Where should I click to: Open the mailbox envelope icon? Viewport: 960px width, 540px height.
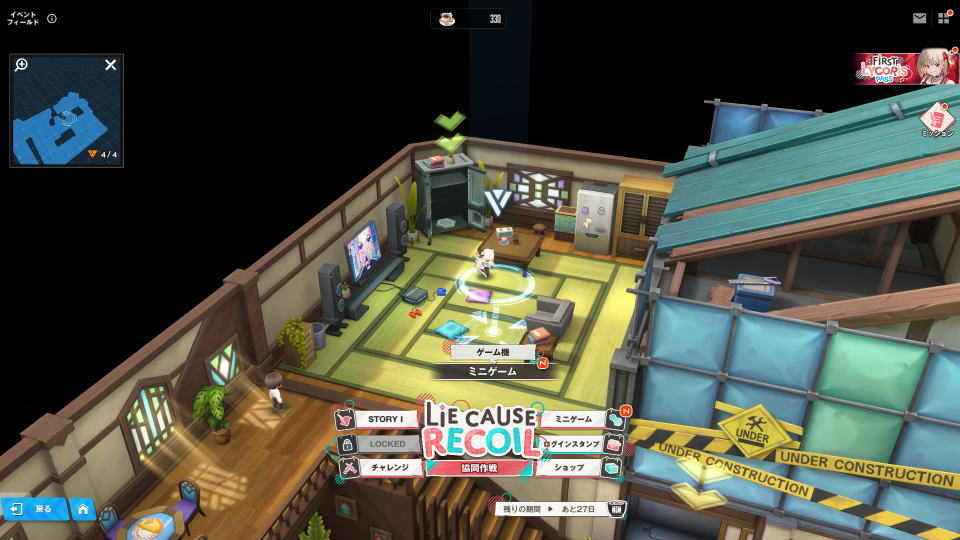point(919,18)
